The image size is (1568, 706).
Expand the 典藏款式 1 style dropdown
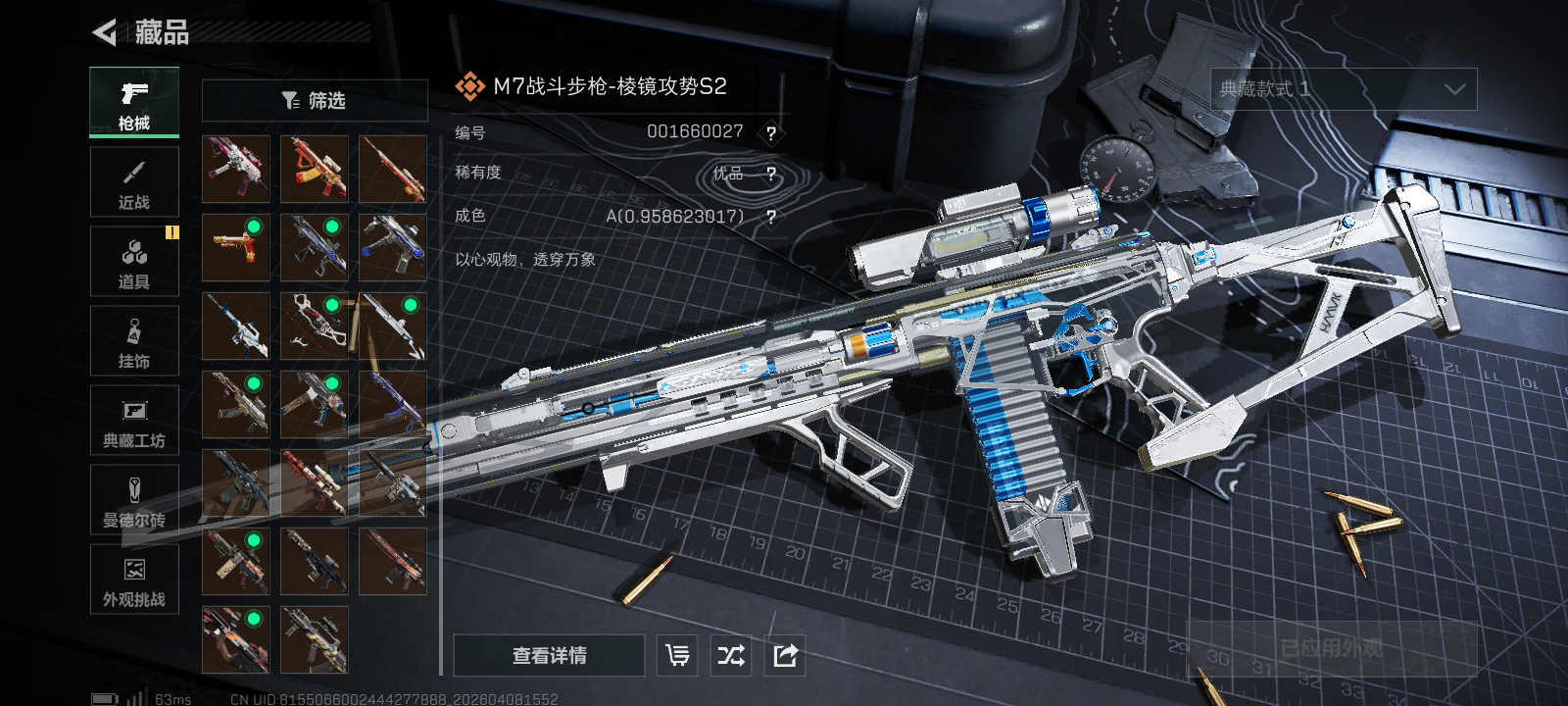tap(1344, 89)
